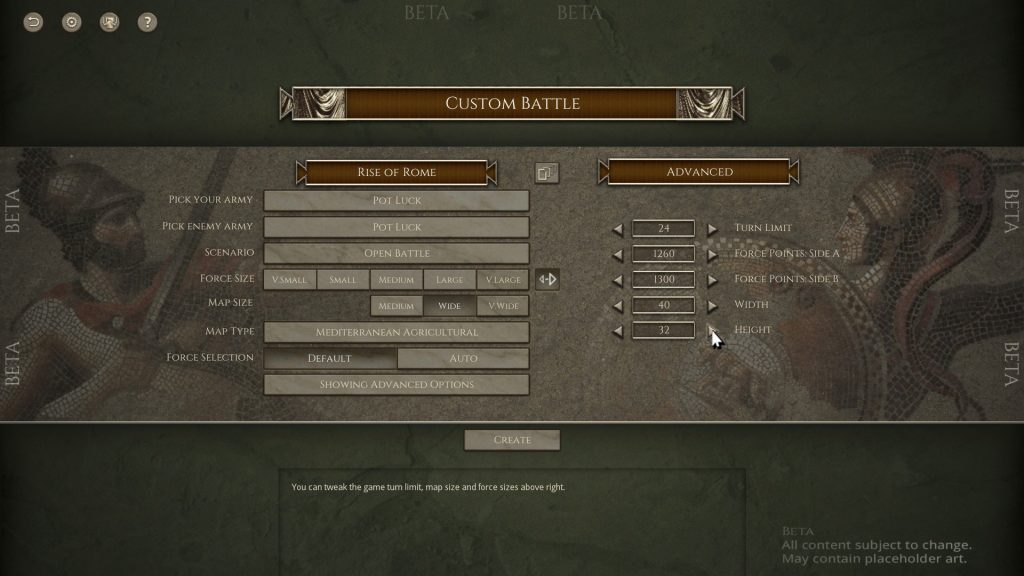Toggle Showing Advanced Options button
Screen dimensions: 1024x576
(x=396, y=384)
